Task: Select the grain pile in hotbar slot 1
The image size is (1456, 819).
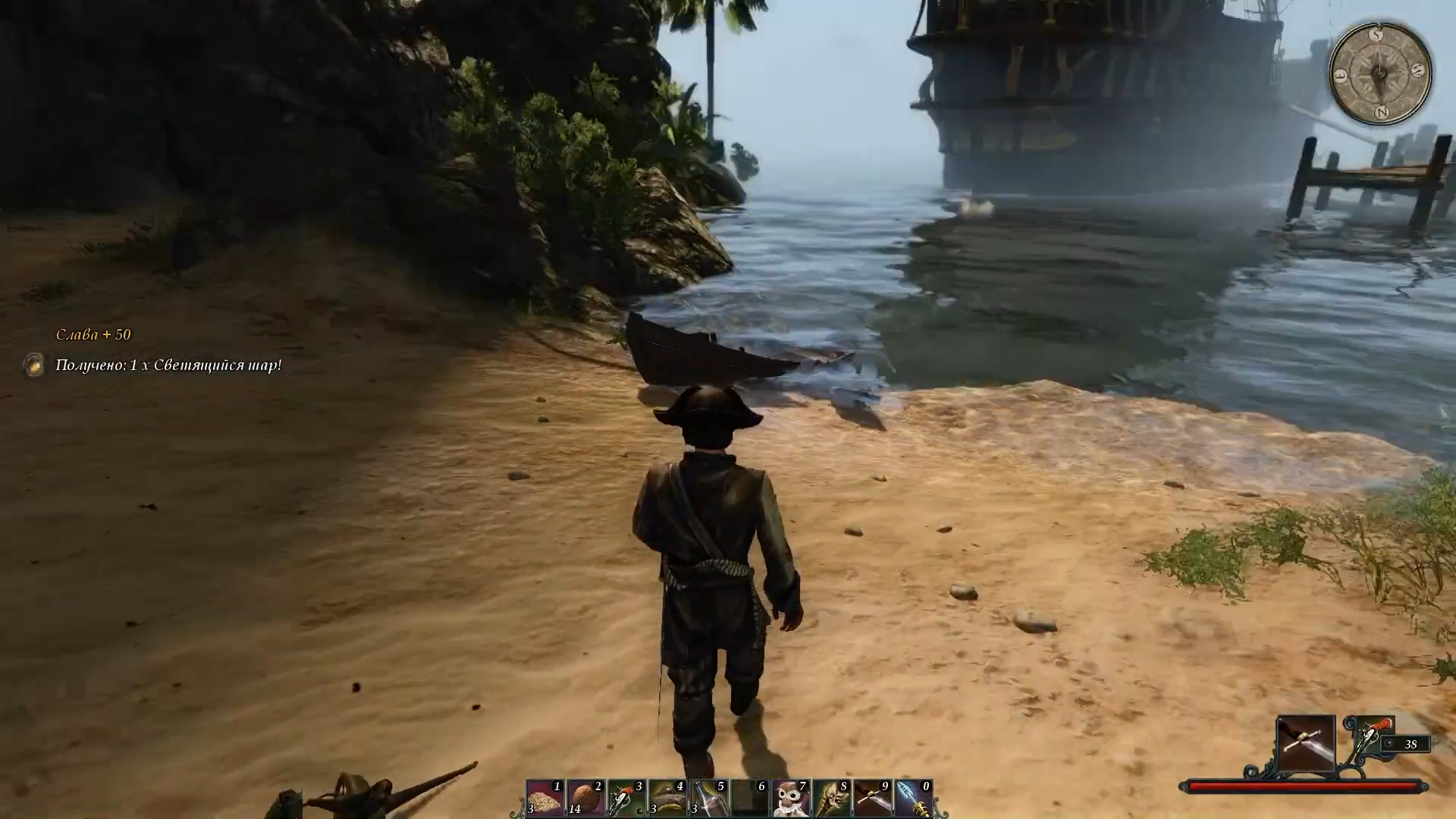Action: (545, 799)
